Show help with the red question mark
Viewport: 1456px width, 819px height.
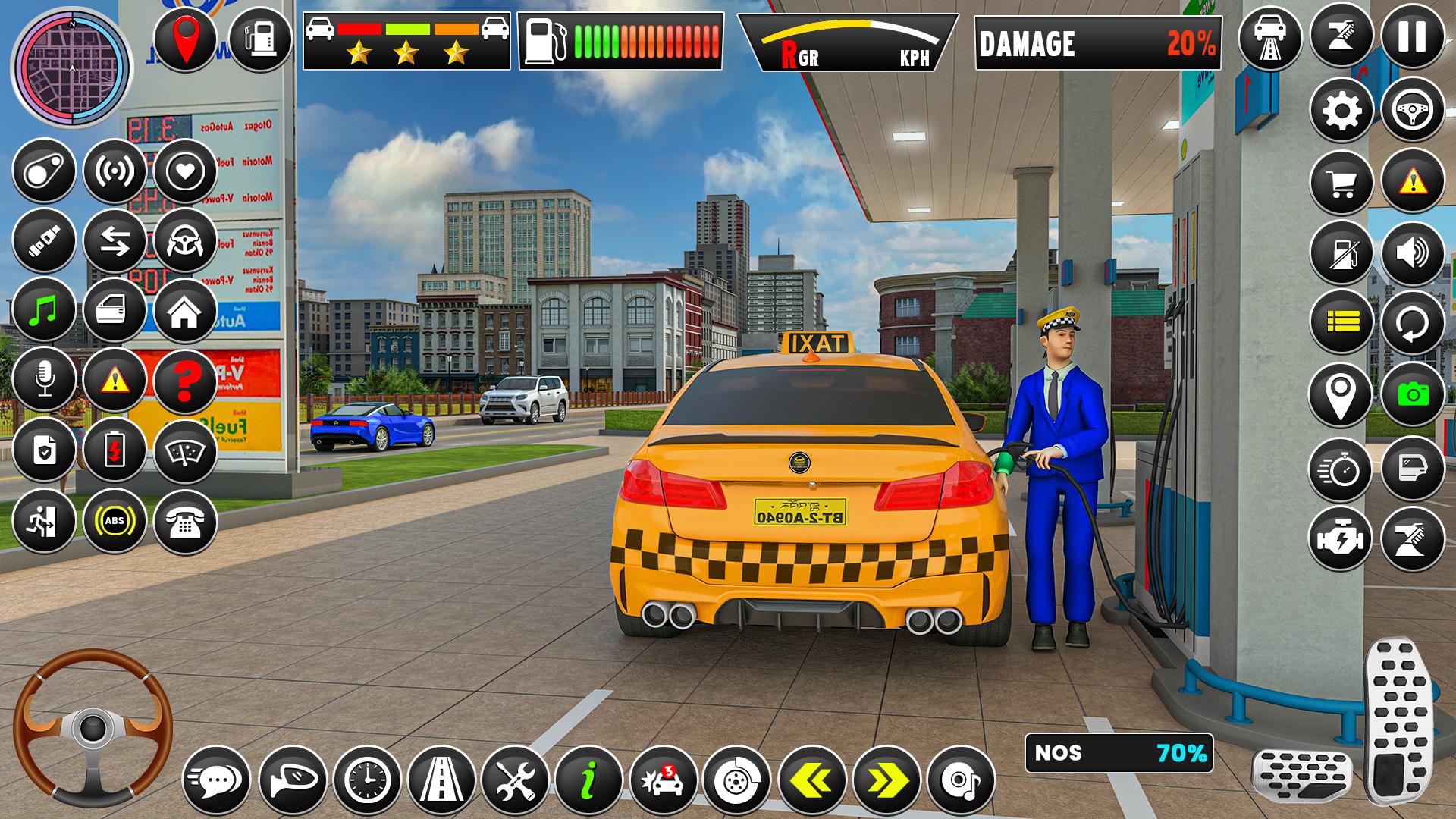tap(185, 381)
